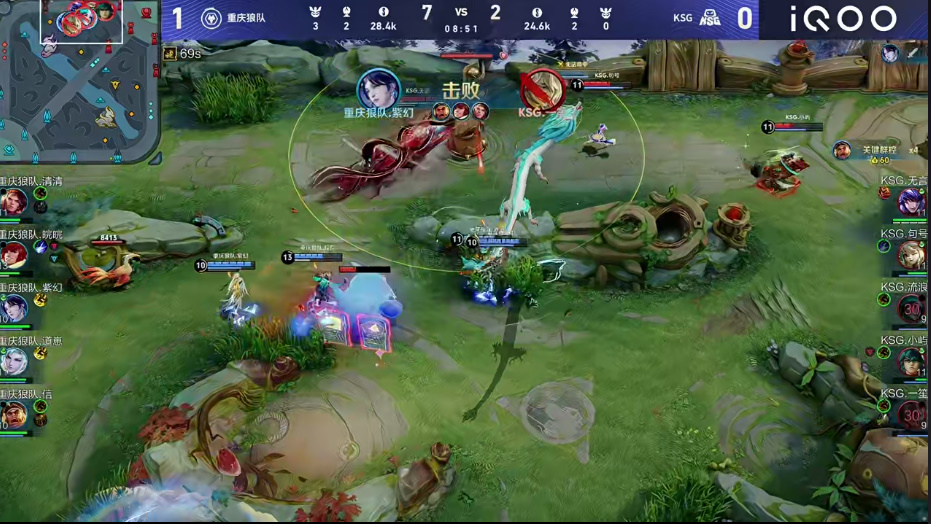The image size is (931, 524).
Task: Select player 重庆狼队.紫幻 portrait
Action: coord(13,308)
